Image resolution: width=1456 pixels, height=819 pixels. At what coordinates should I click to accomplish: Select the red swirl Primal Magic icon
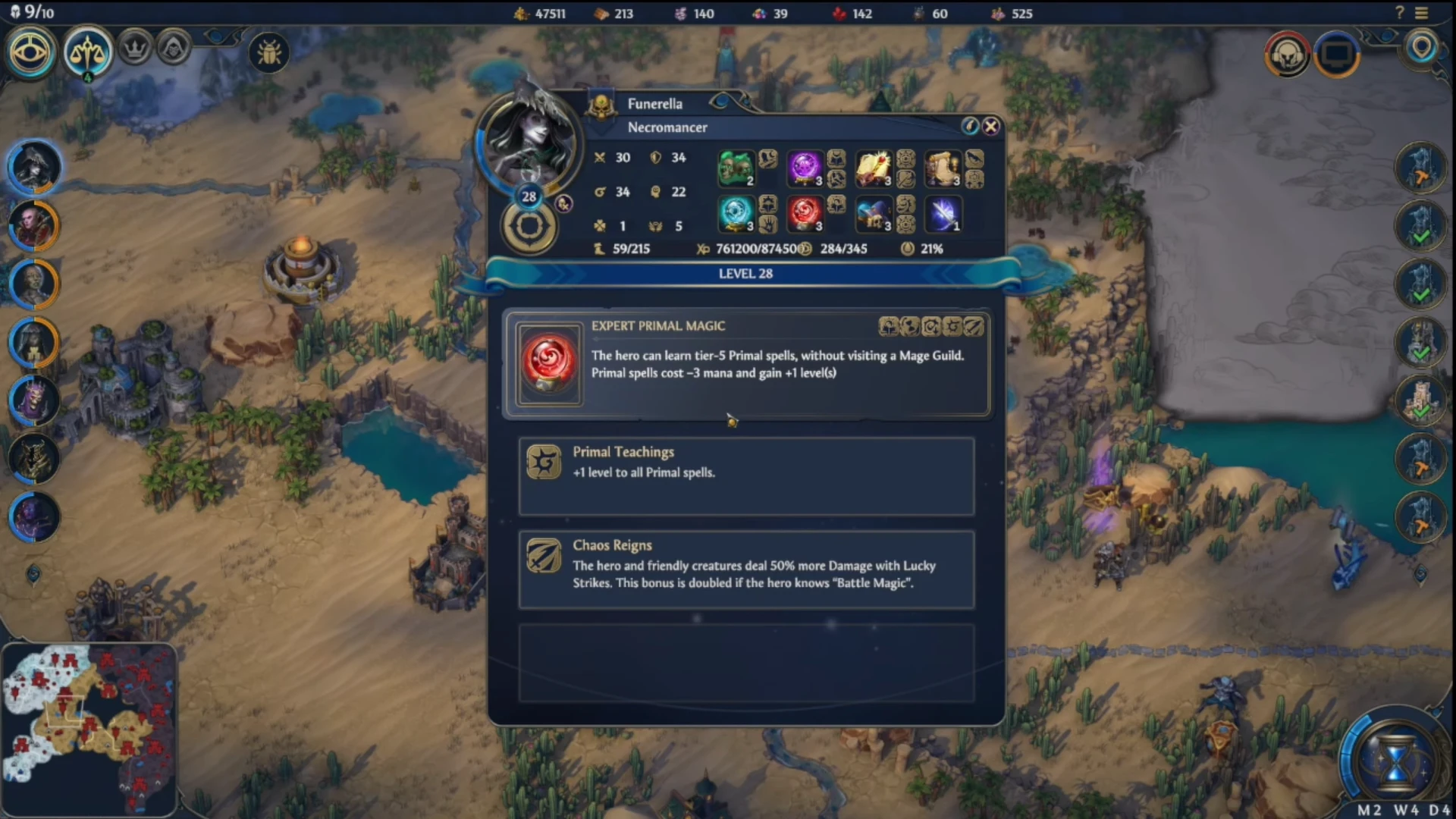[804, 214]
